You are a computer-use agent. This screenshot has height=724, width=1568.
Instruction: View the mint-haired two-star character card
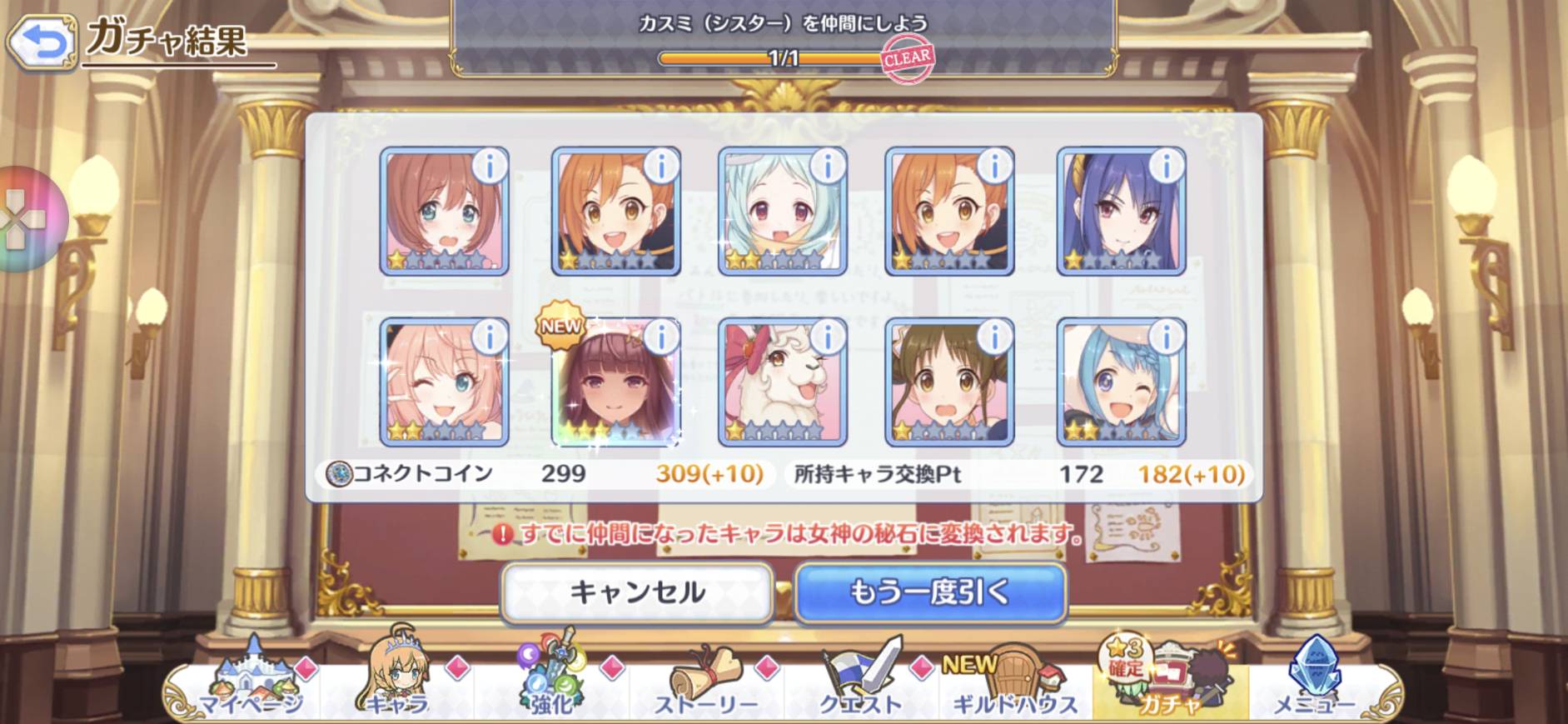(x=781, y=212)
